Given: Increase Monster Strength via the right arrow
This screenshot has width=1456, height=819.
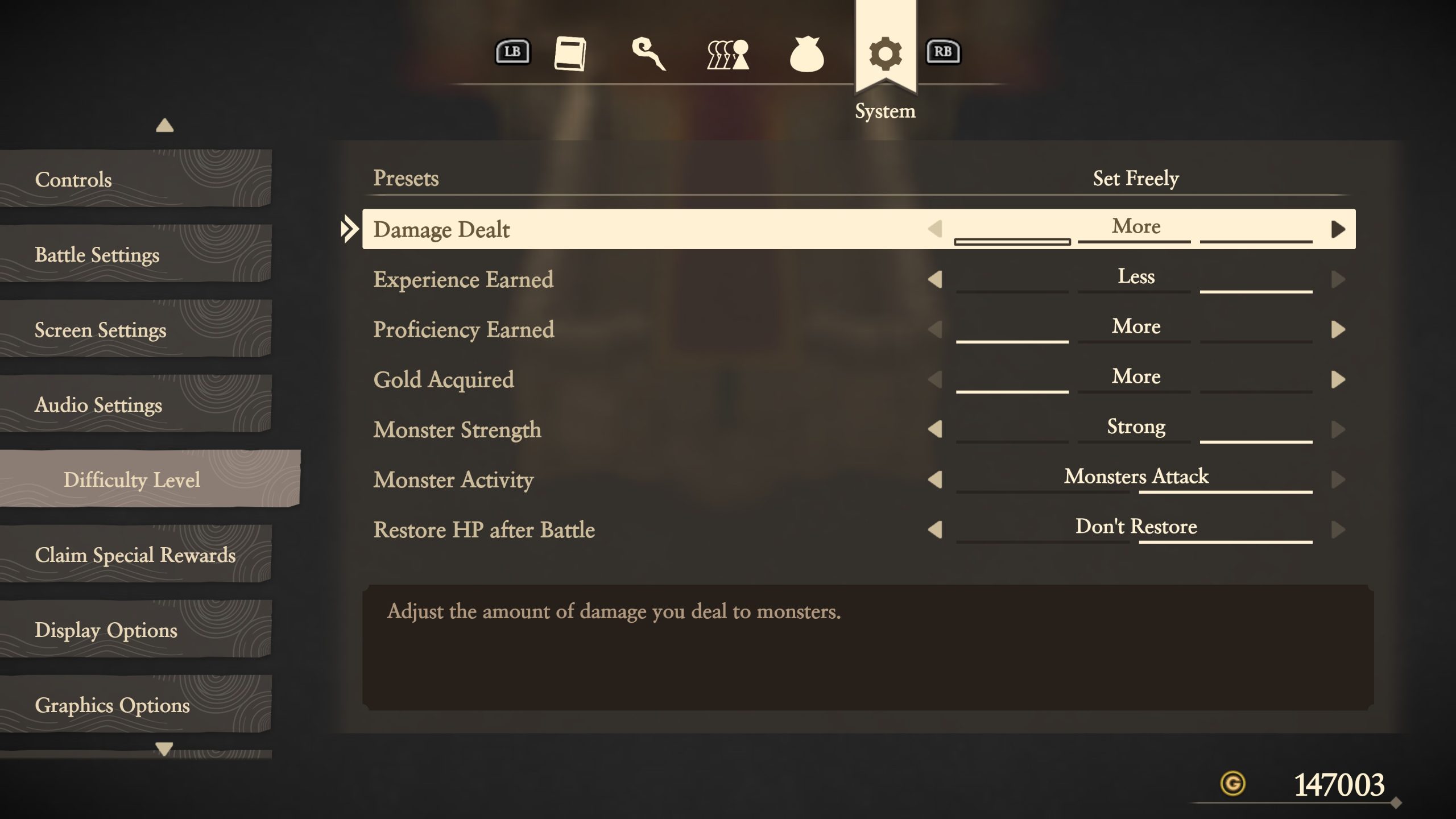Looking at the screenshot, I should [1339, 430].
